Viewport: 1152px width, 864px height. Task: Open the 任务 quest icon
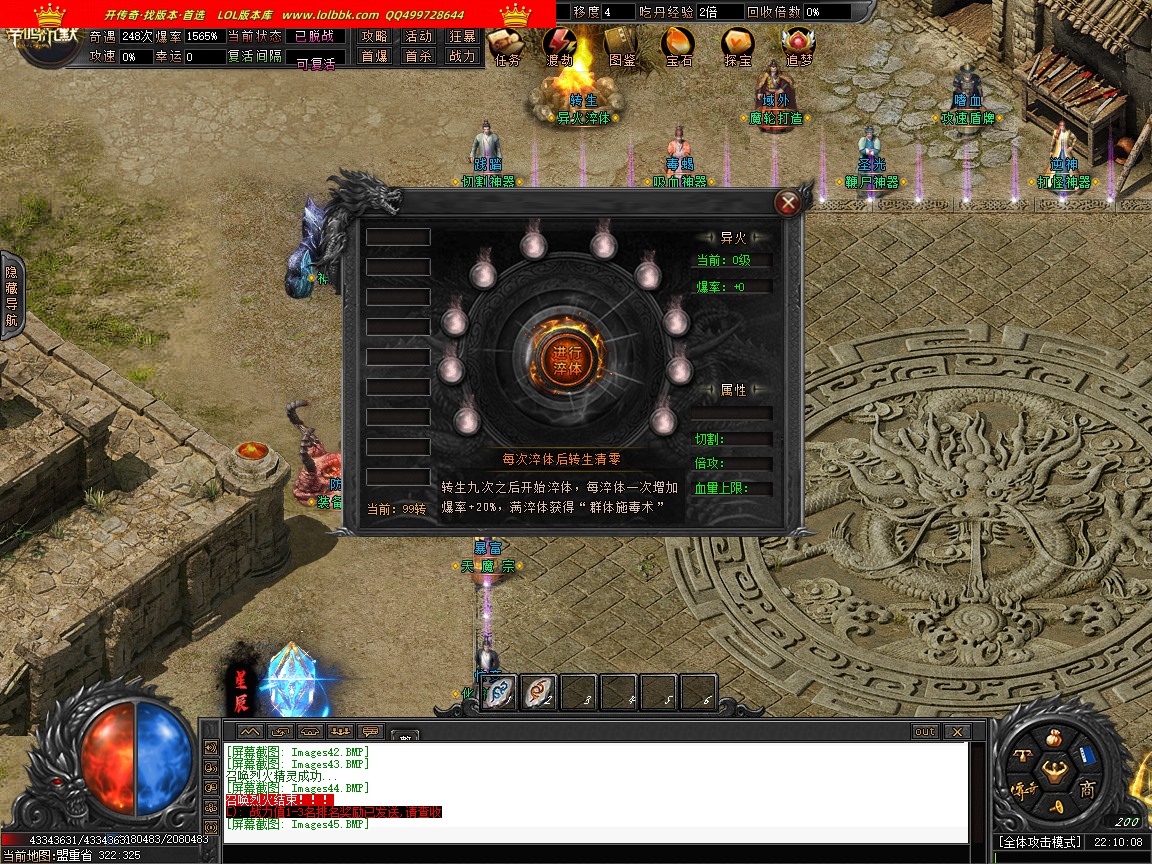tap(506, 45)
